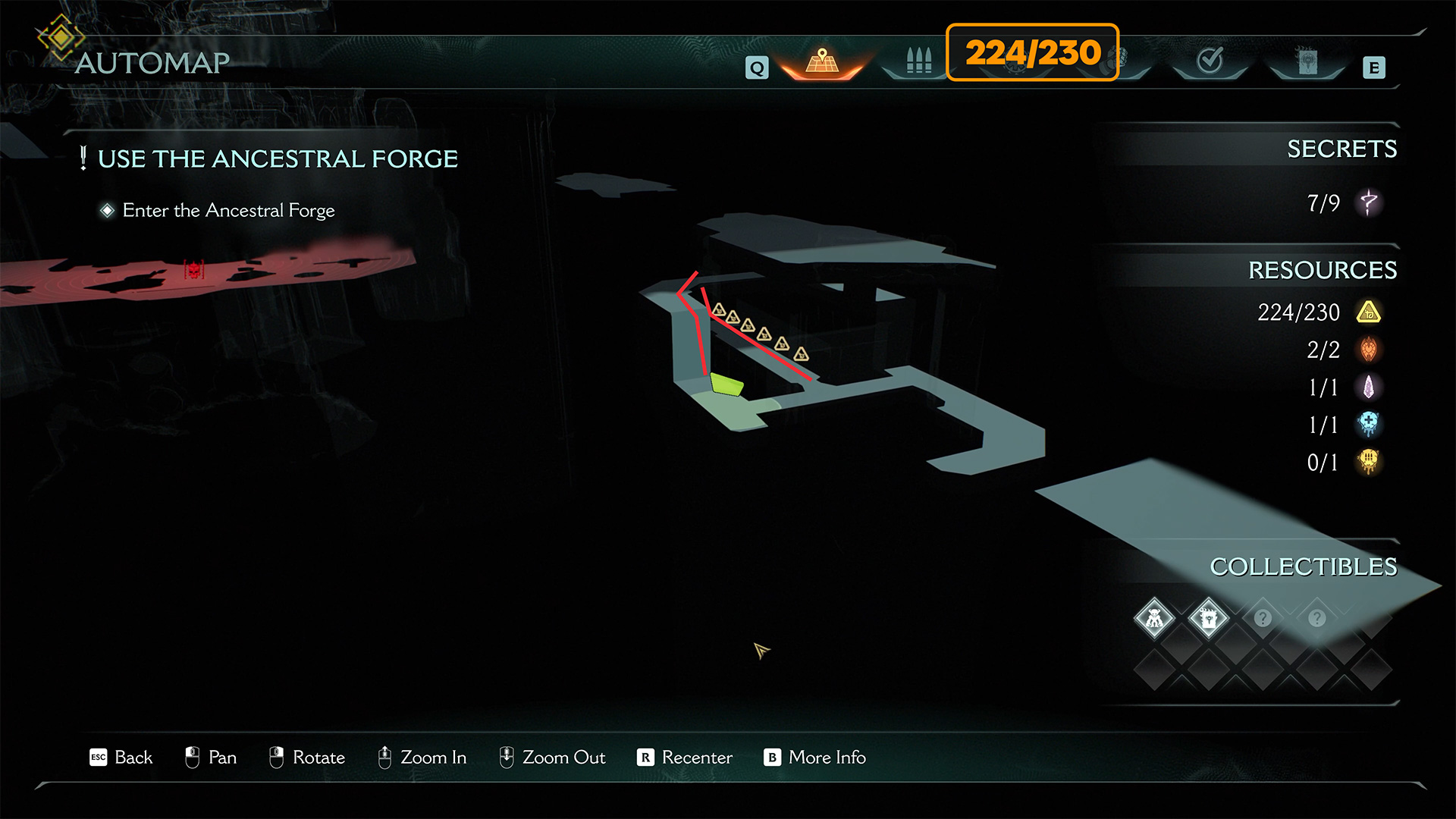Click the gold resource icon beside 224/230
This screenshot has height=819, width=1456.
coord(1369,312)
